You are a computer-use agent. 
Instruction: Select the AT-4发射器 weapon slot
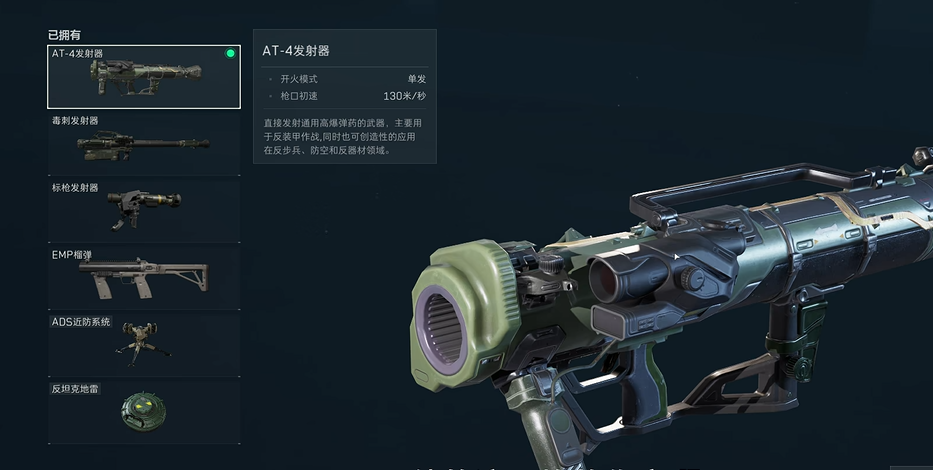(x=144, y=77)
